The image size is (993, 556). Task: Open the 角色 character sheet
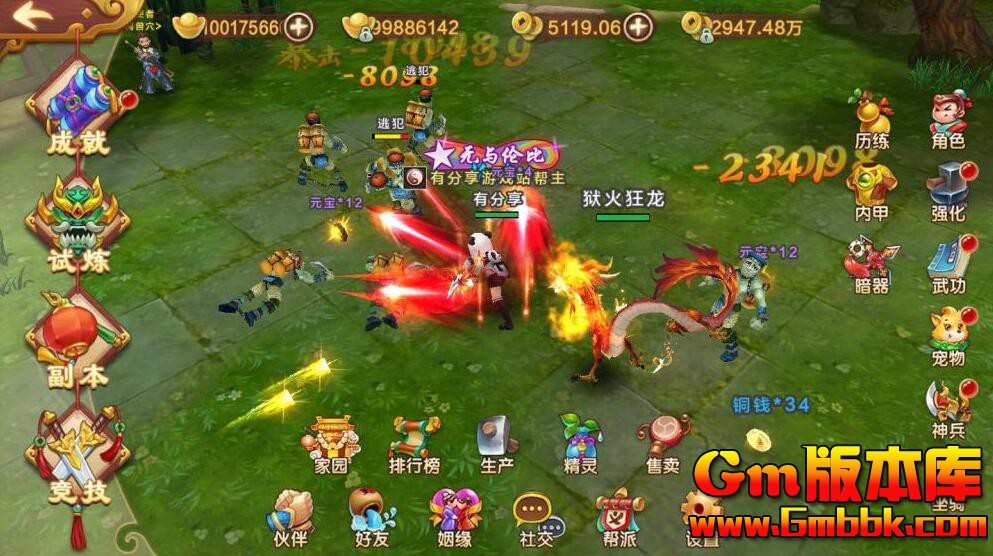(x=948, y=117)
